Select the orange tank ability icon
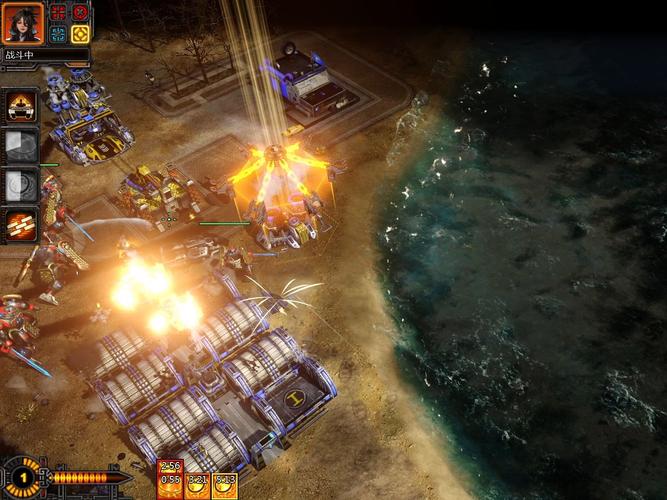Image resolution: width=667 pixels, height=500 pixels. 21,105
